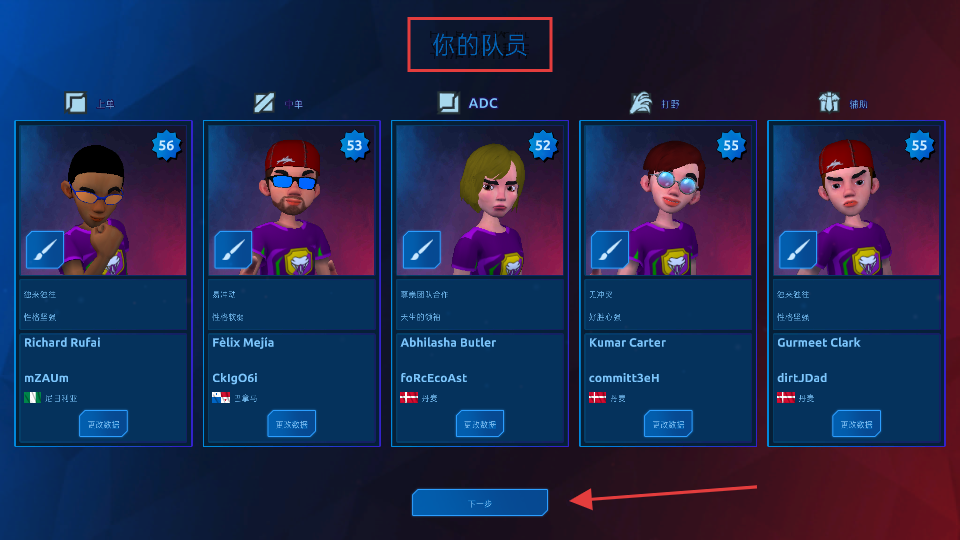The width and height of the screenshot is (960, 540).
Task: Select Abhilasha Butler's player portrait
Action: pos(479,200)
